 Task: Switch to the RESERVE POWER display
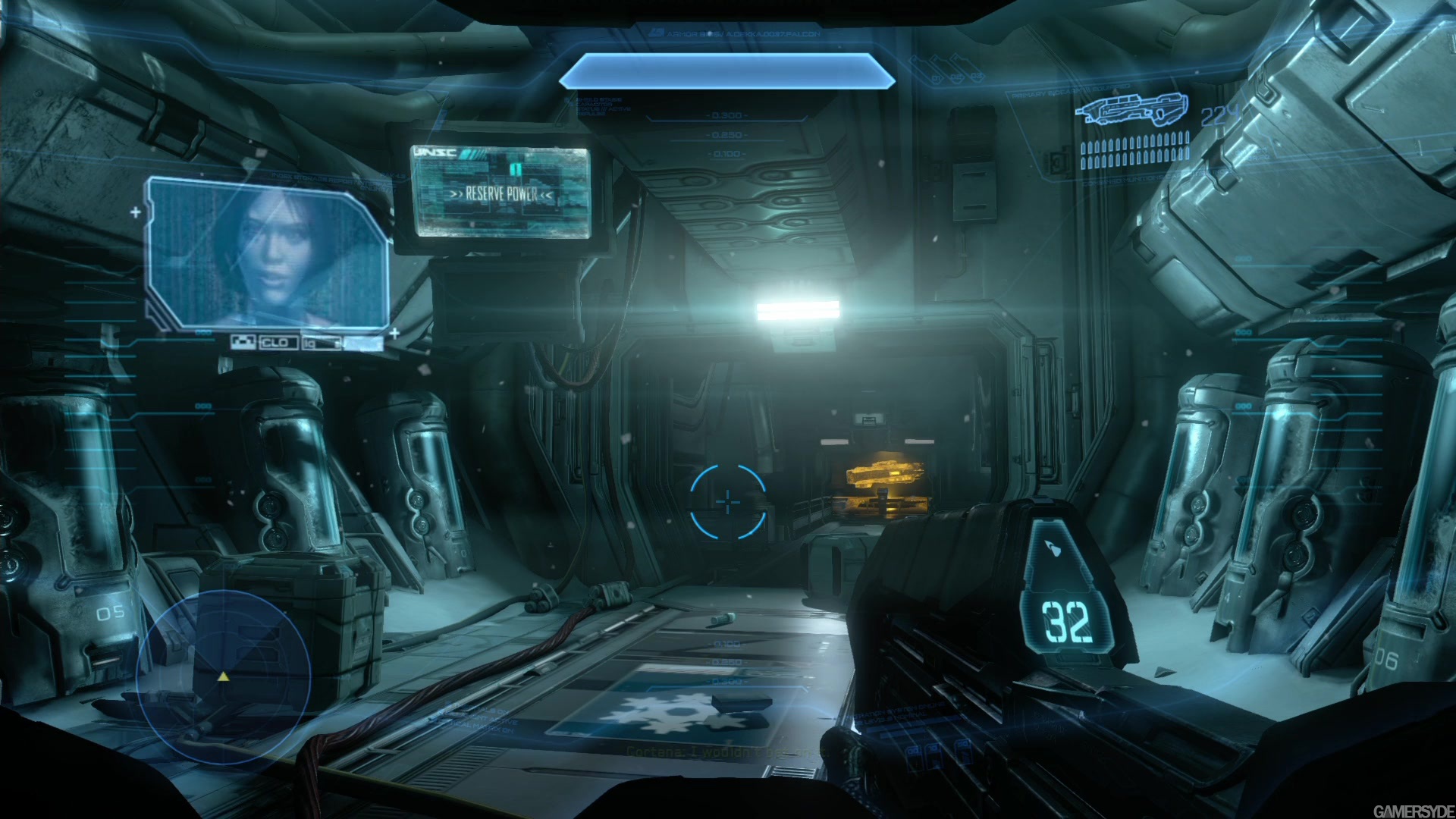pyautogui.click(x=500, y=193)
